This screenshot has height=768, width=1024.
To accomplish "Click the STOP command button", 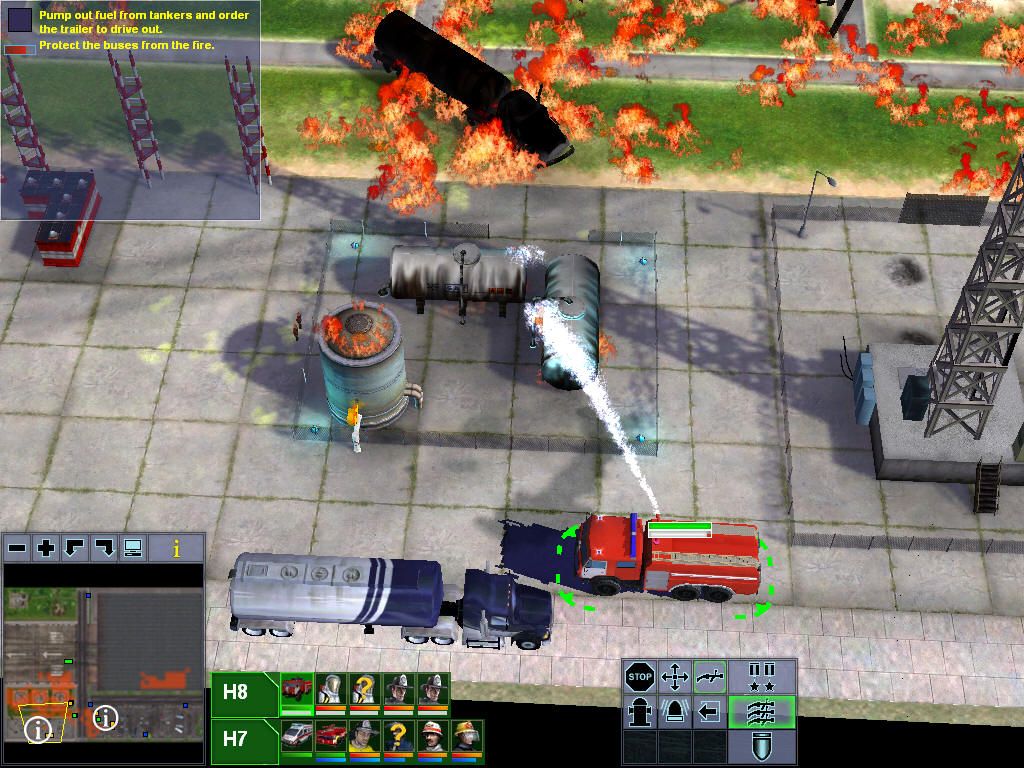I will pyautogui.click(x=640, y=678).
